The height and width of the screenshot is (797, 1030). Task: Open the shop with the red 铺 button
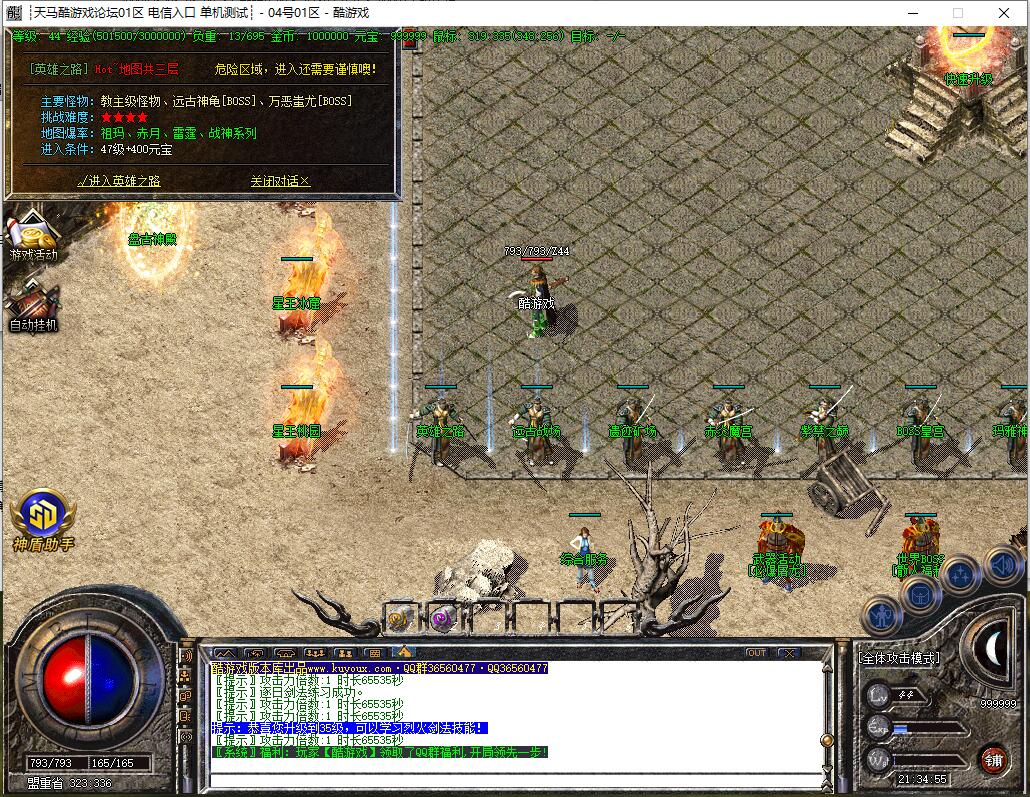(993, 758)
